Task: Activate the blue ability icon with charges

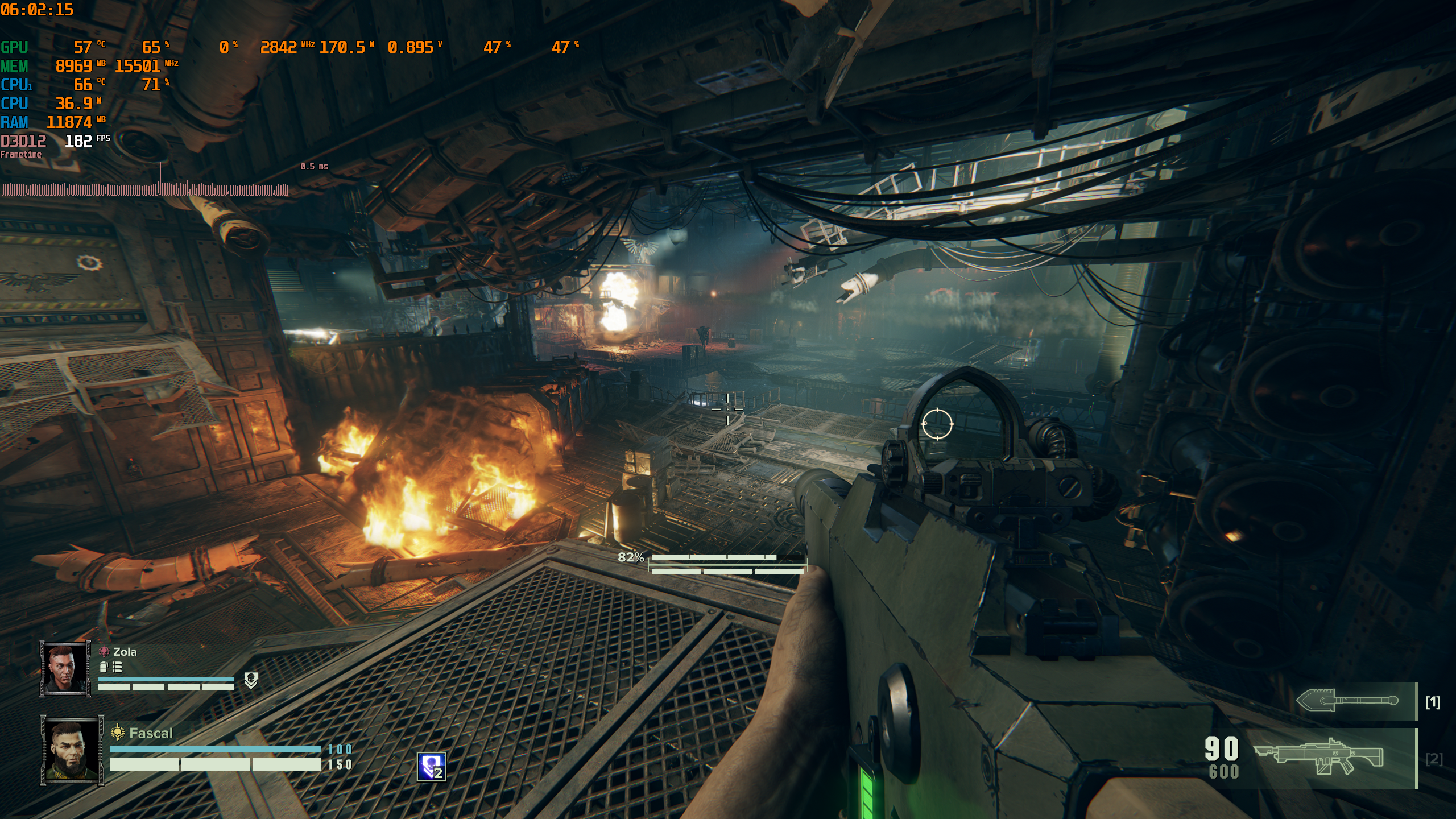Action: tap(431, 767)
